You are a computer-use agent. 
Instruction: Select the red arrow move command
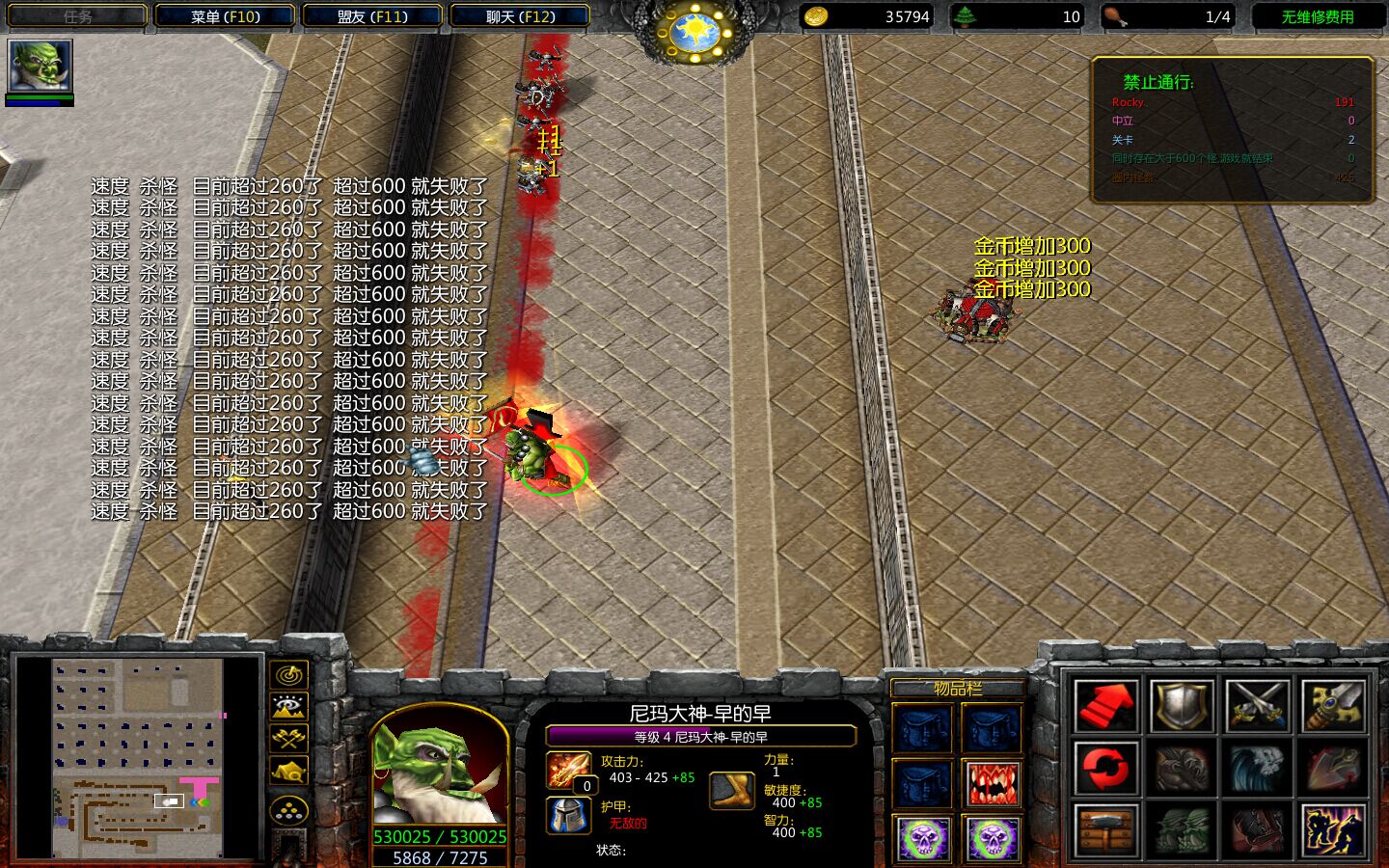[1105, 705]
